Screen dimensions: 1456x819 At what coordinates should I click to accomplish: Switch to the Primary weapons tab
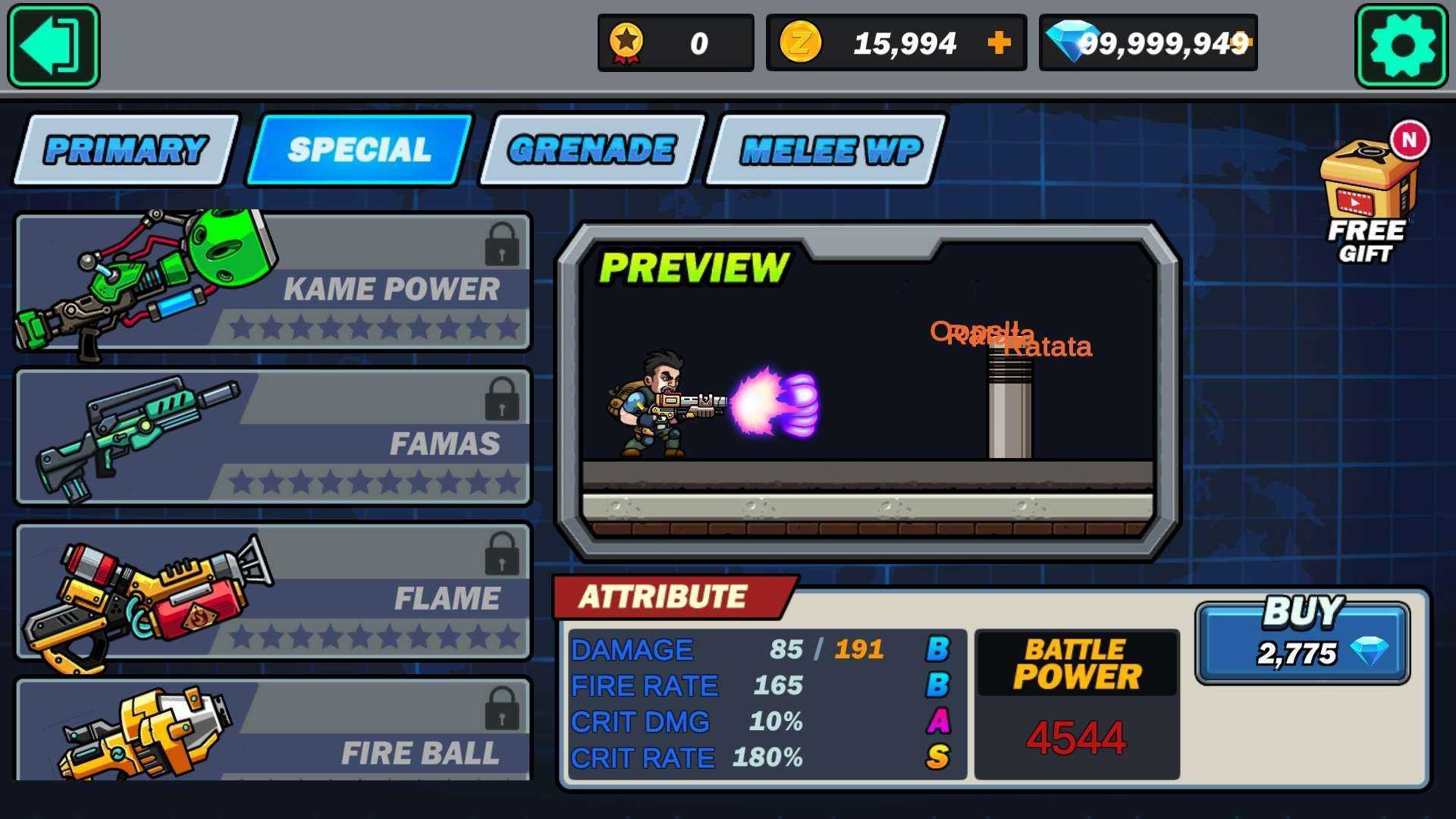(x=126, y=149)
